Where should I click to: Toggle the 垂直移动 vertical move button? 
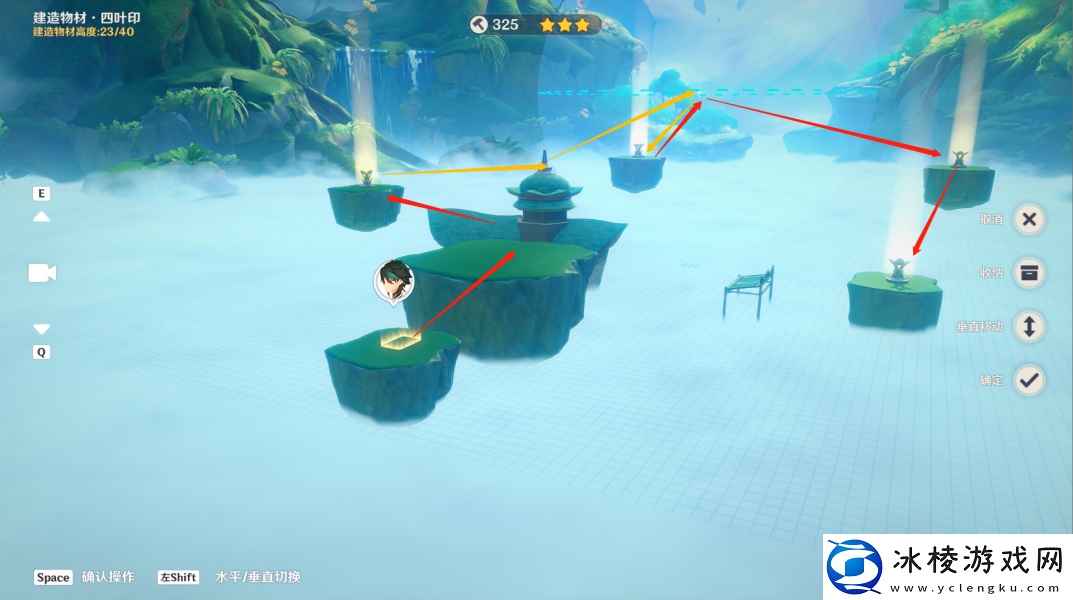[1029, 326]
